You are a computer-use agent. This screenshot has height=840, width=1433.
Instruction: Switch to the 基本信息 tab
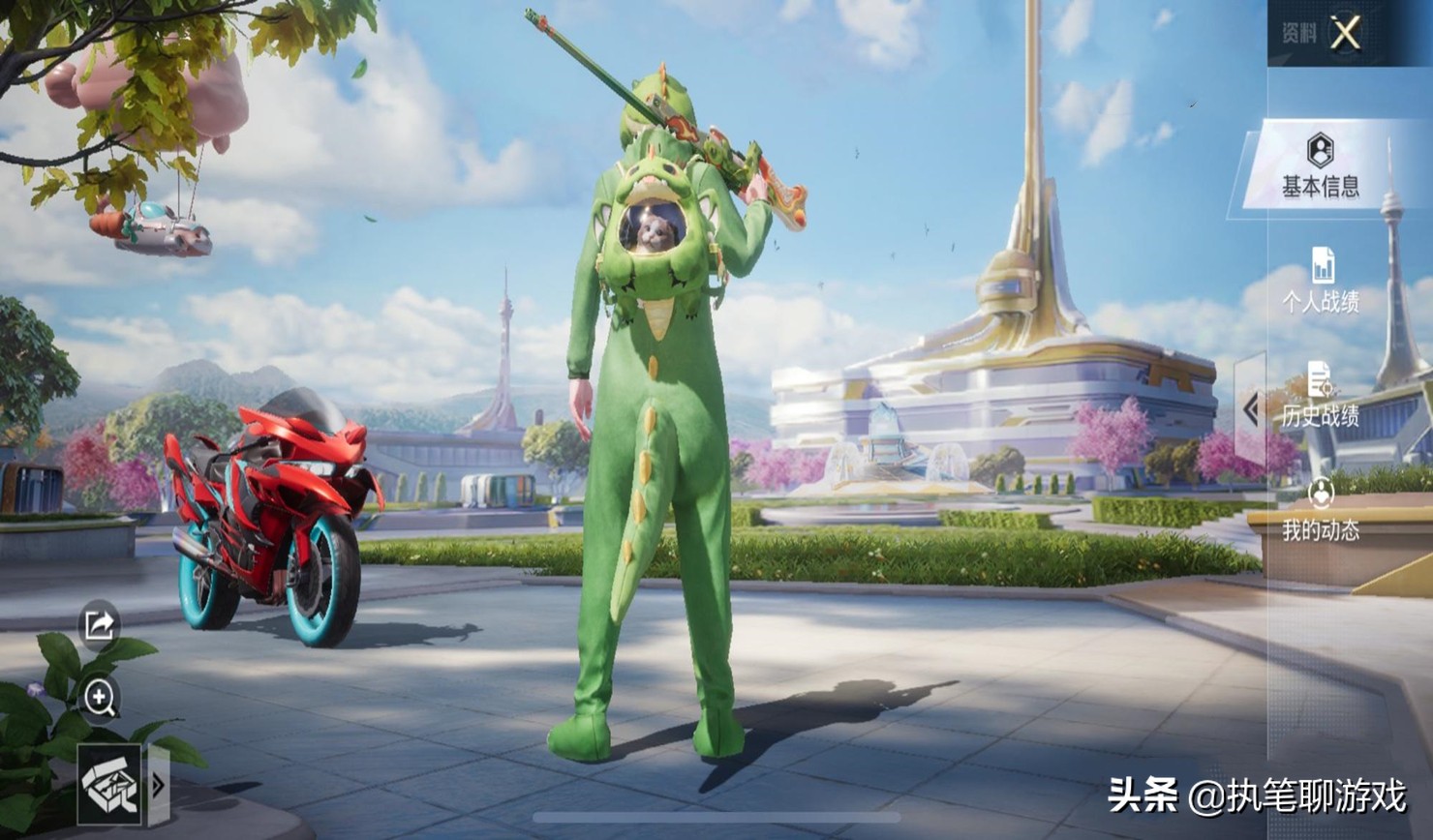coord(1320,166)
